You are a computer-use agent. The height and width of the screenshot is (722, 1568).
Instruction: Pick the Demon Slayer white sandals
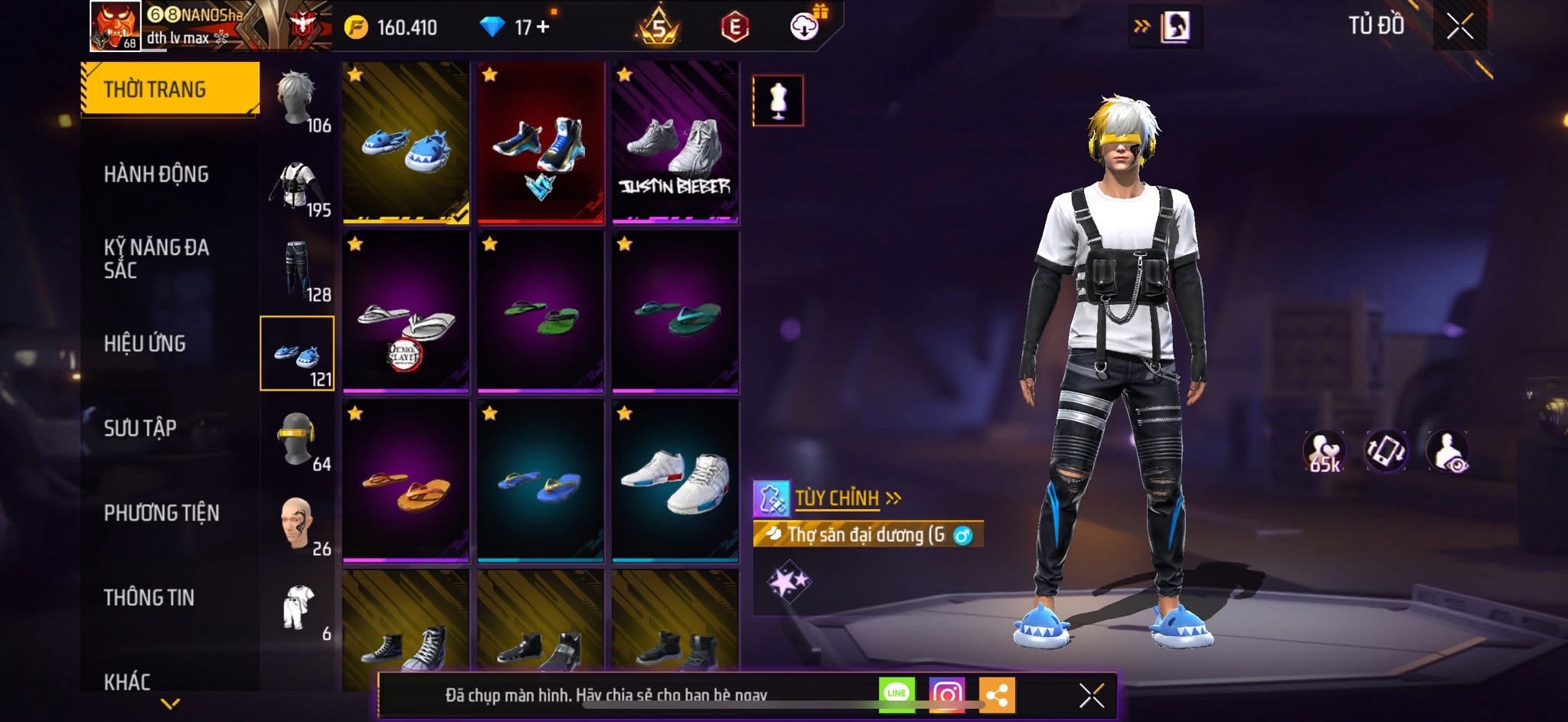point(406,312)
